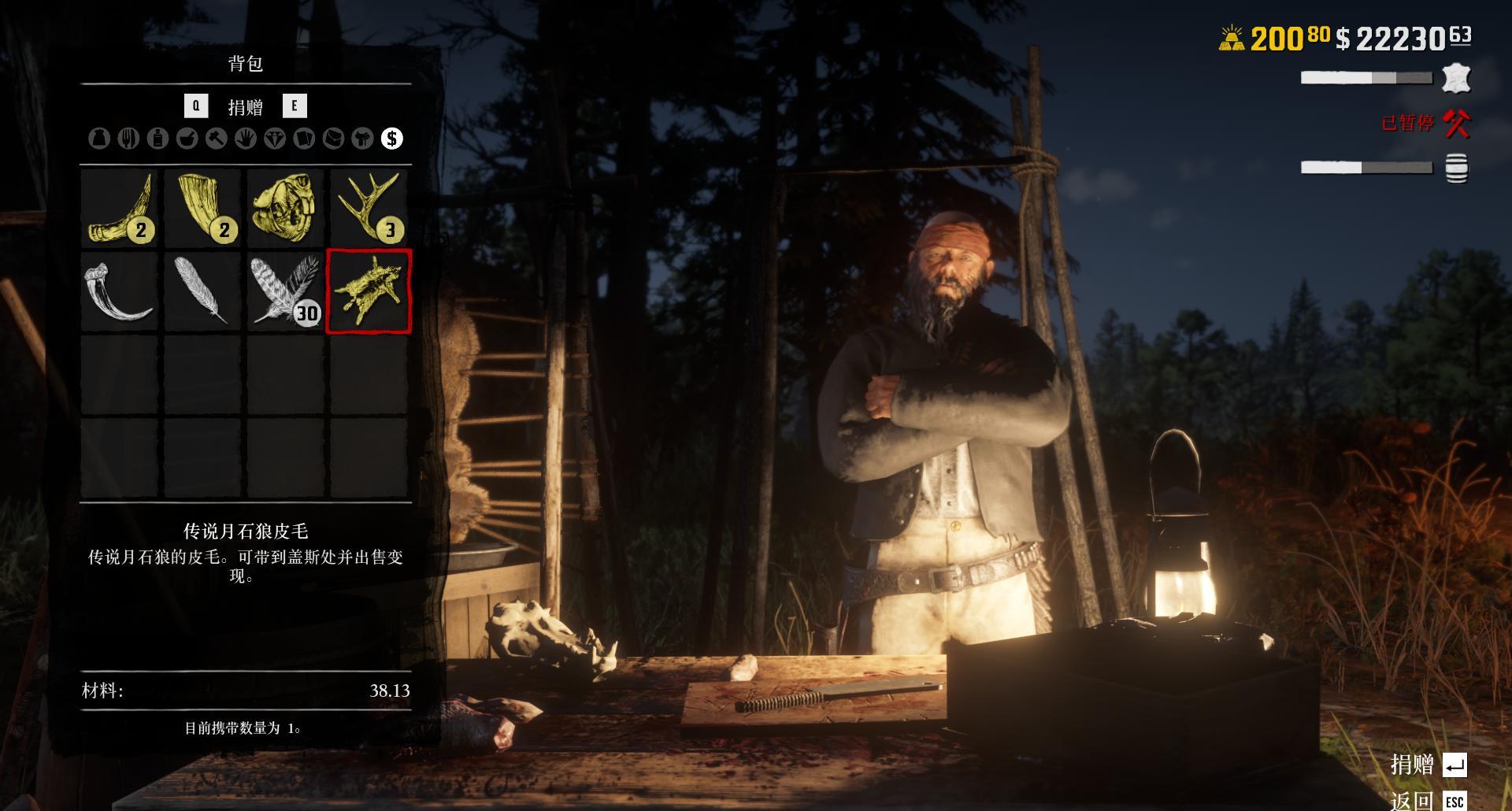
Task: Select the legendary moonstone wolf pelt slot
Action: coord(369,291)
